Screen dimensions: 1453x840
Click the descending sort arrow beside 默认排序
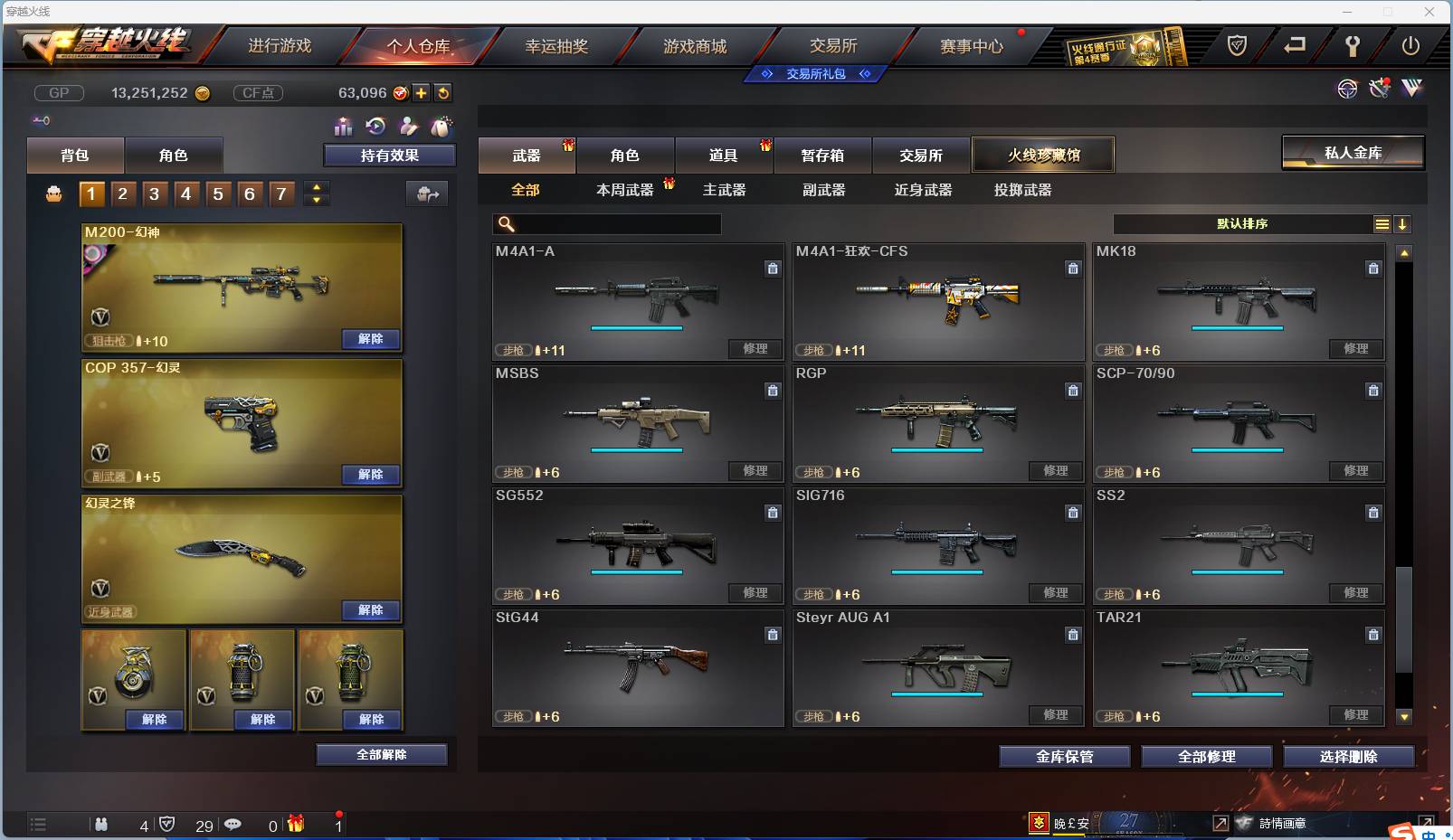[x=1403, y=223]
